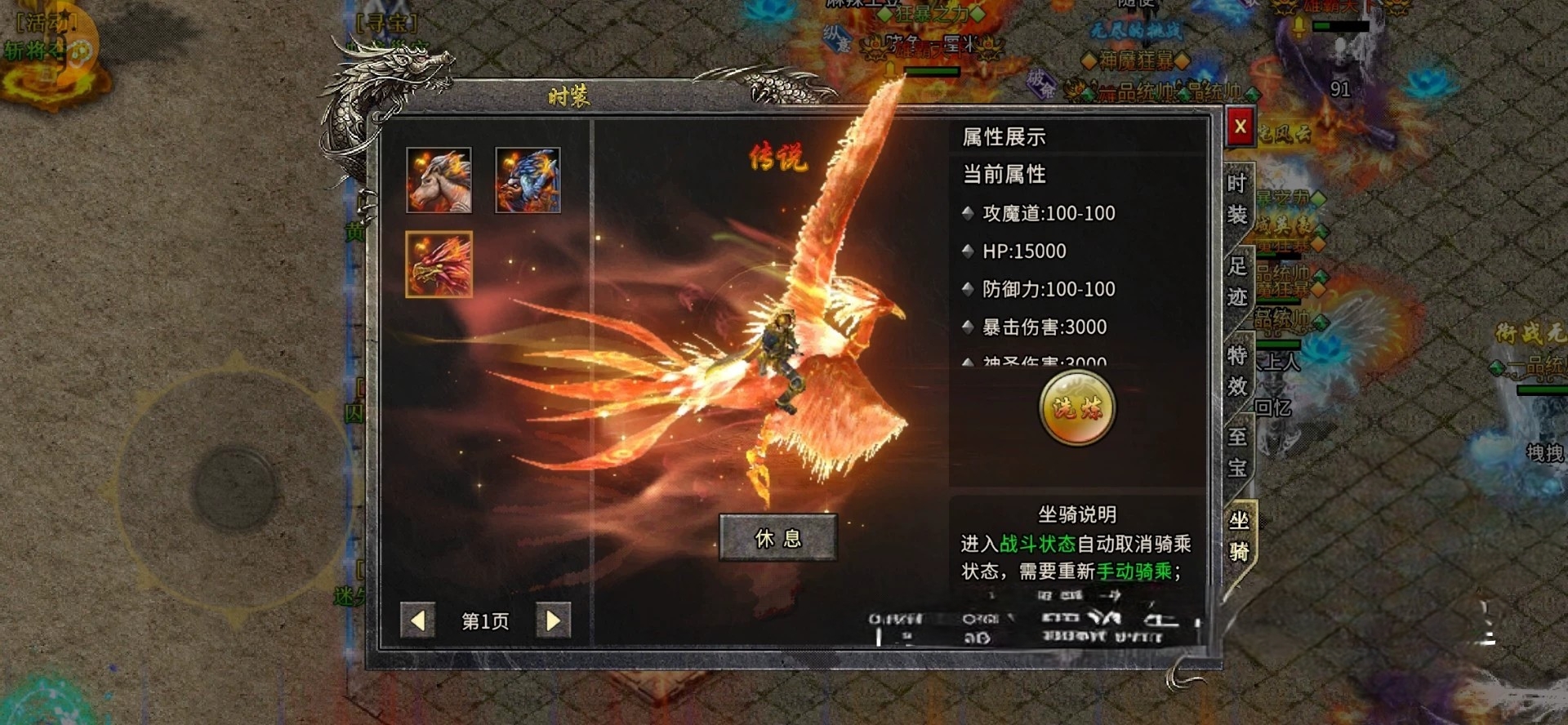Select the blue beast mount thumbnail

point(528,180)
